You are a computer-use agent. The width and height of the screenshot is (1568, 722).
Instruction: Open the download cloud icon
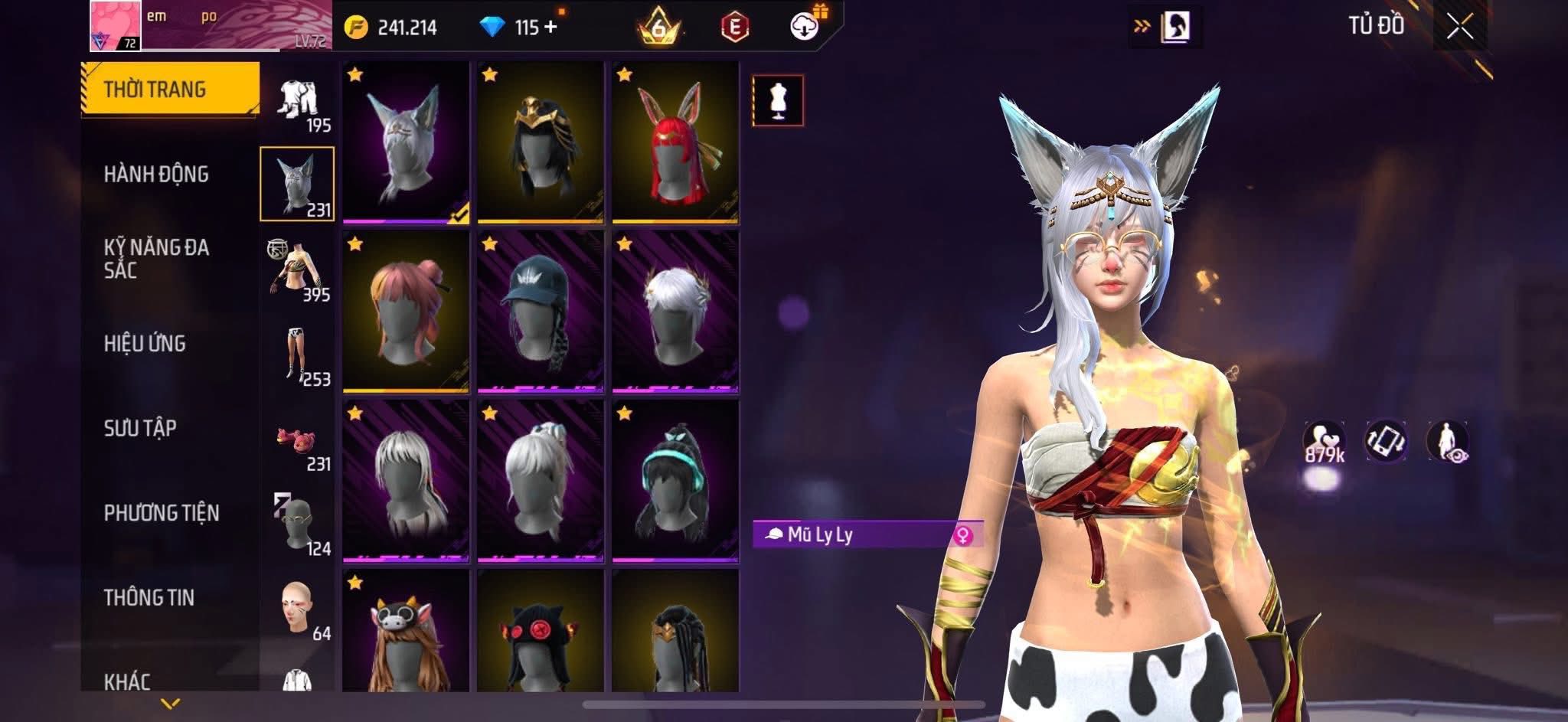tap(804, 27)
